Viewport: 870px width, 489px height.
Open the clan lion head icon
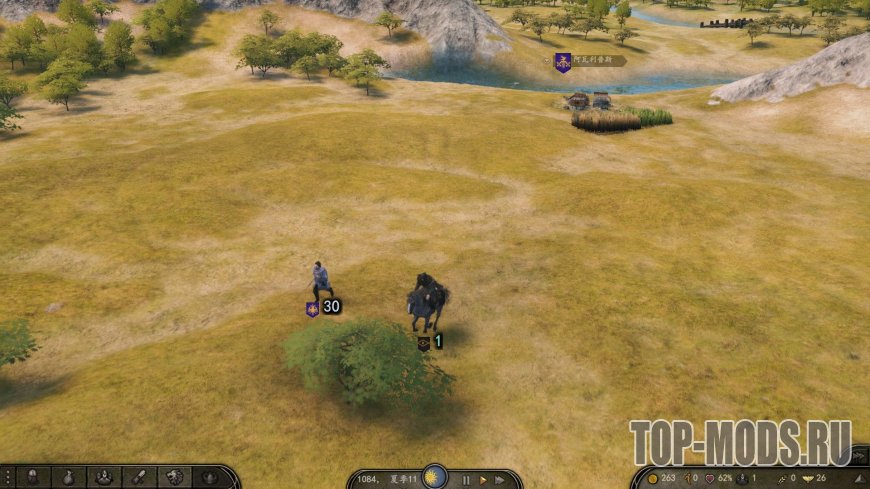[x=173, y=478]
